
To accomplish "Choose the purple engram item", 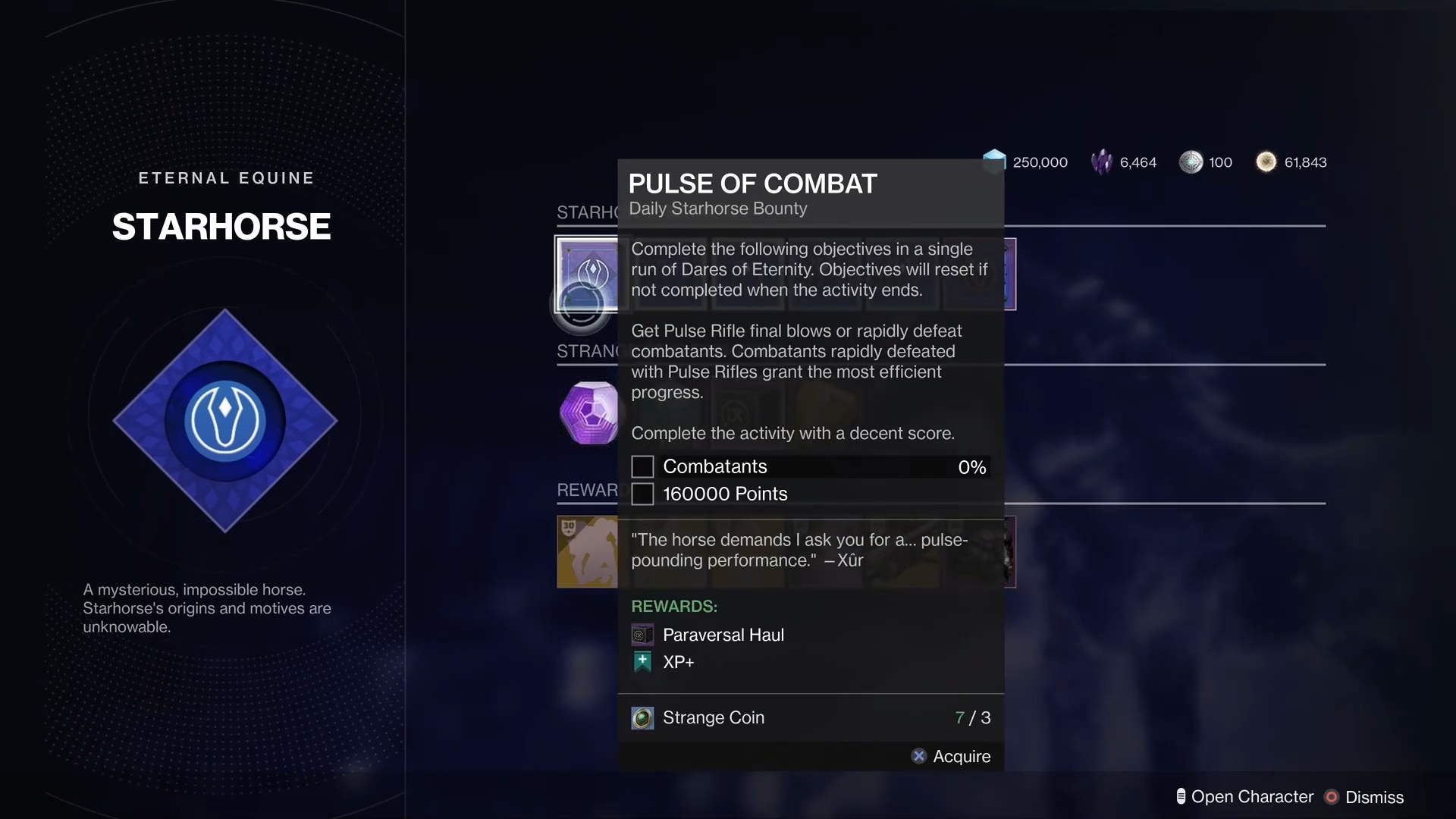I will point(589,413).
